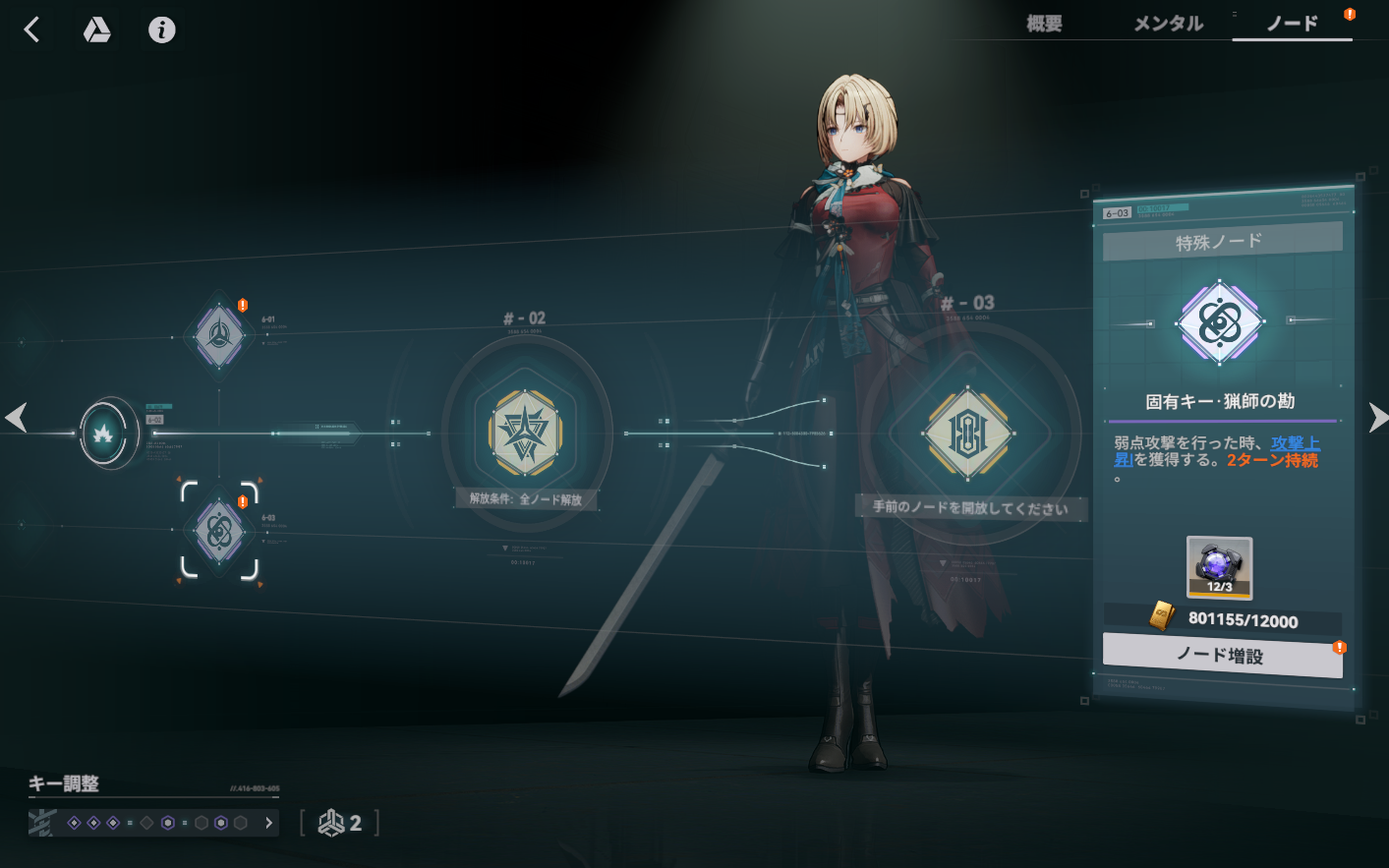Image resolution: width=1389 pixels, height=868 pixels.
Task: Select the 6-01 node icon
Action: click(x=219, y=335)
